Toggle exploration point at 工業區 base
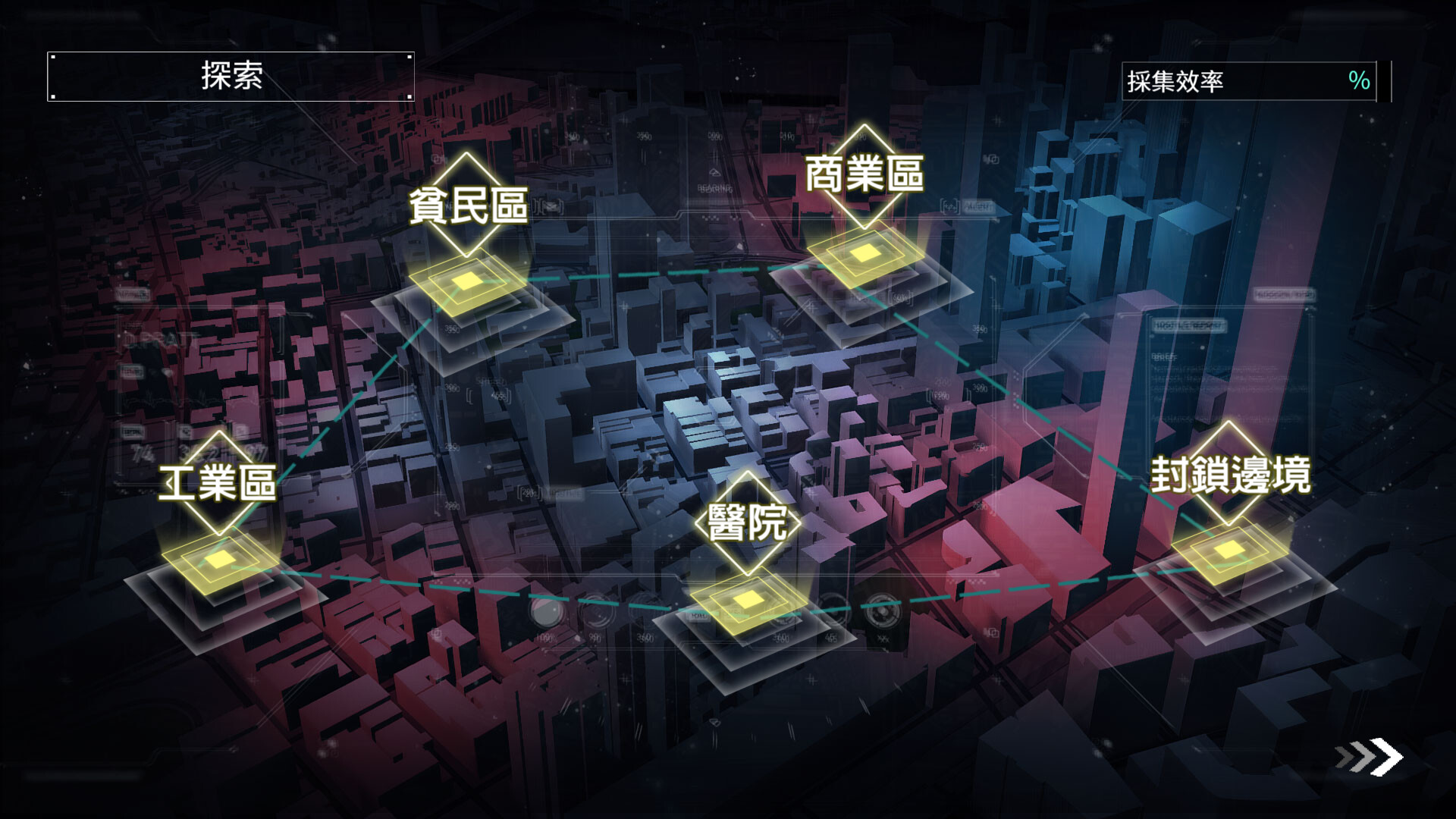Screen dimensions: 1456x819 pyautogui.click(x=218, y=561)
